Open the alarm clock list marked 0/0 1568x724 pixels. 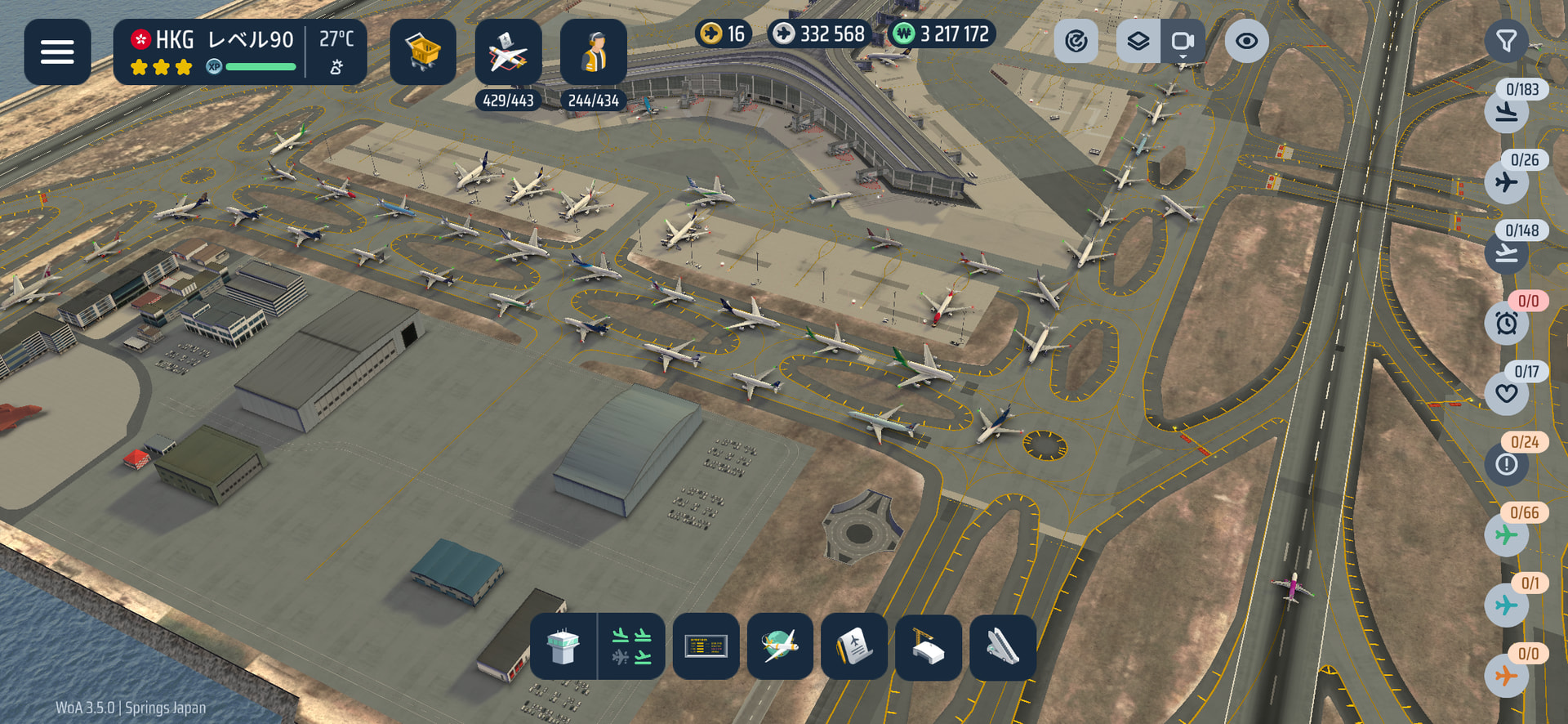1507,323
